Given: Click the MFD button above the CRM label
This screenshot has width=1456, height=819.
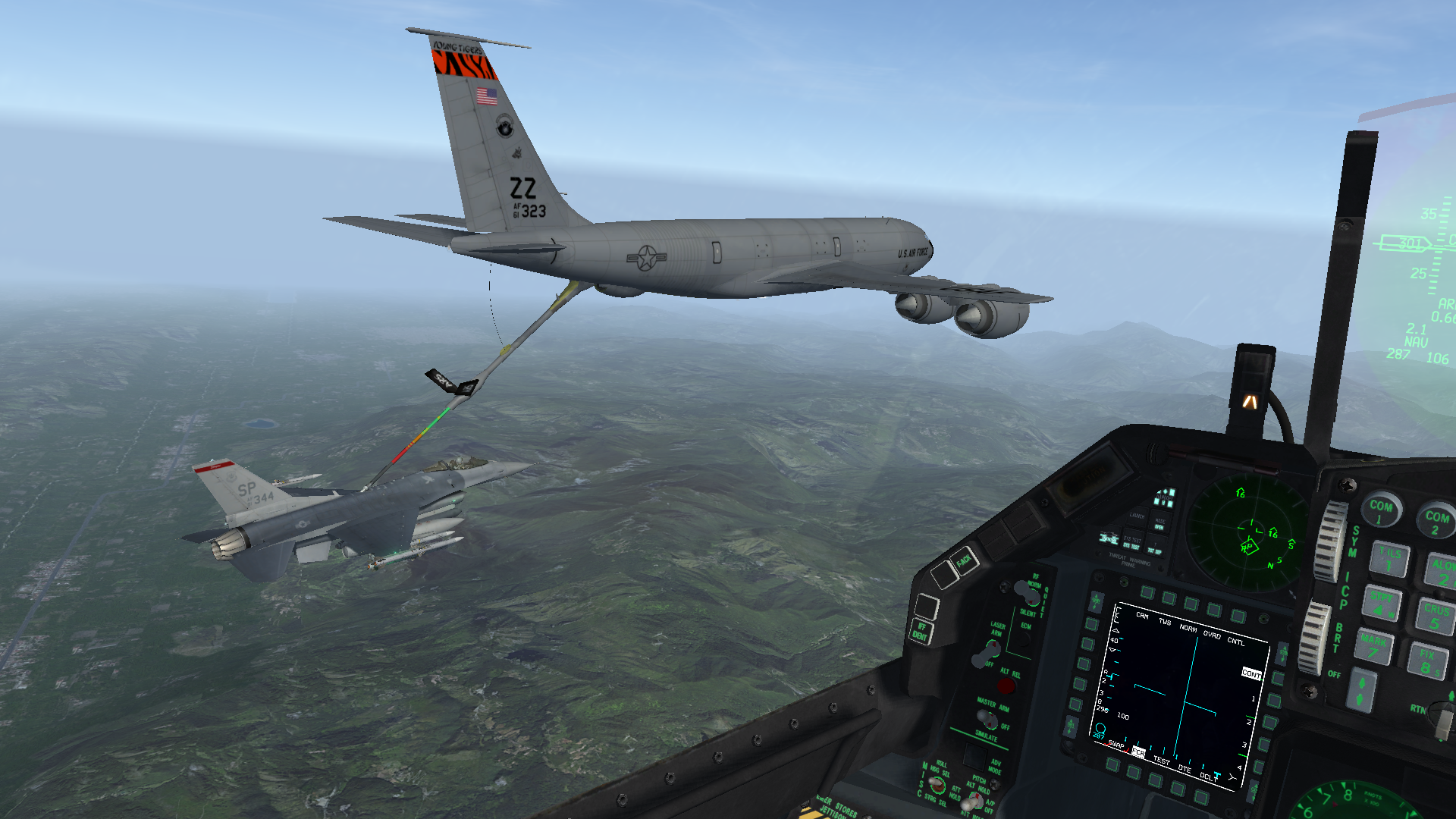Looking at the screenshot, I should (1147, 592).
